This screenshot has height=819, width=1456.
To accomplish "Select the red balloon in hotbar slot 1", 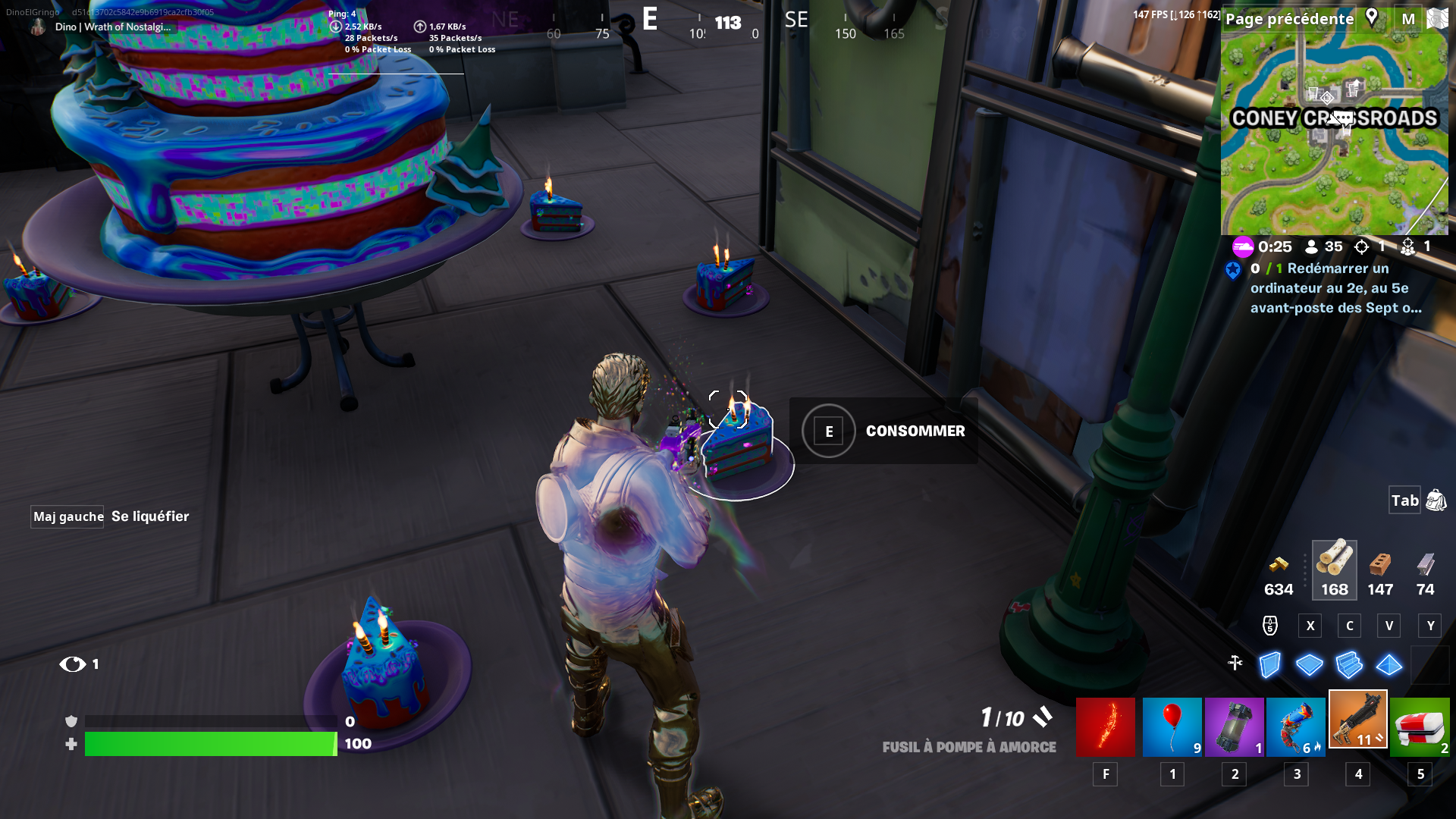I will click(x=1172, y=726).
